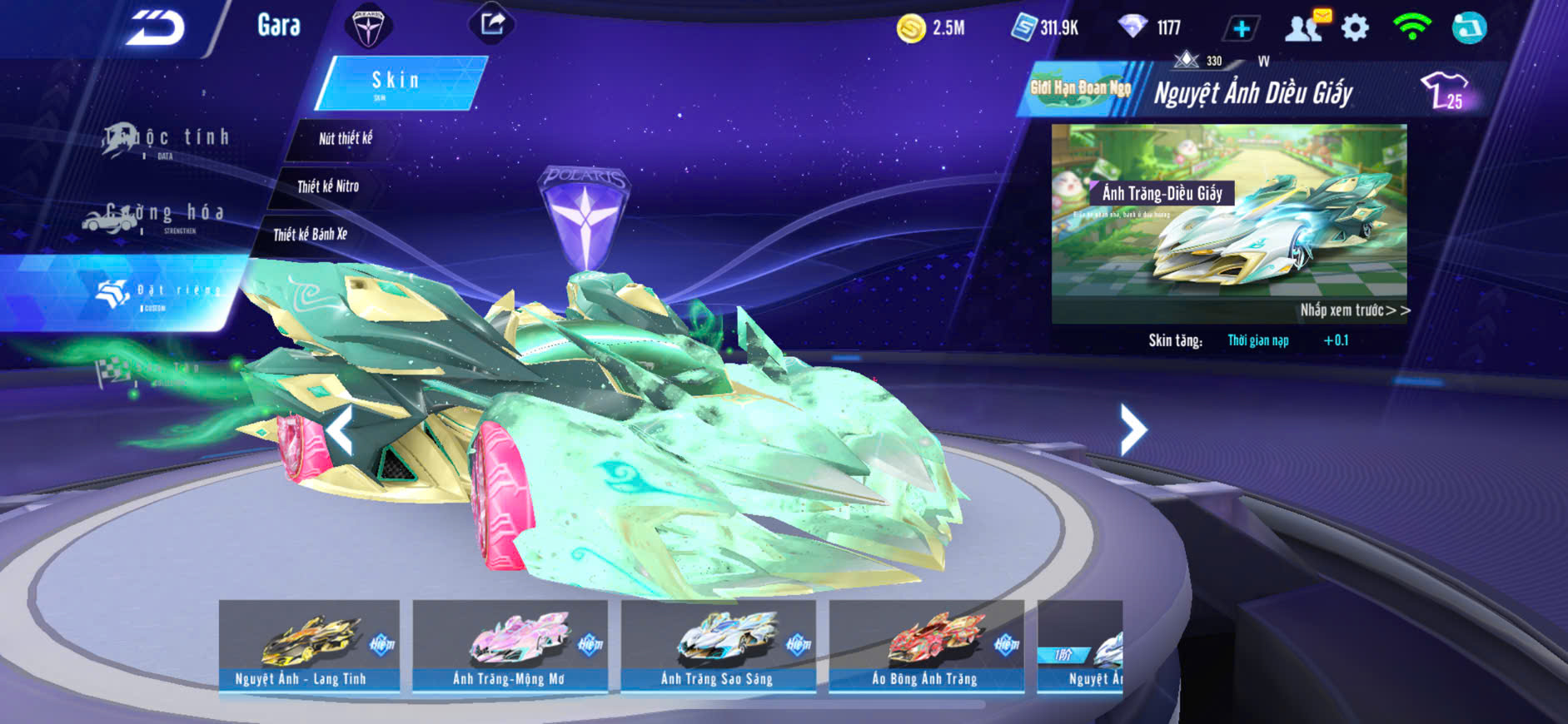1568x724 pixels.
Task: Switch to the Thuộc tính tab
Action: [x=167, y=139]
